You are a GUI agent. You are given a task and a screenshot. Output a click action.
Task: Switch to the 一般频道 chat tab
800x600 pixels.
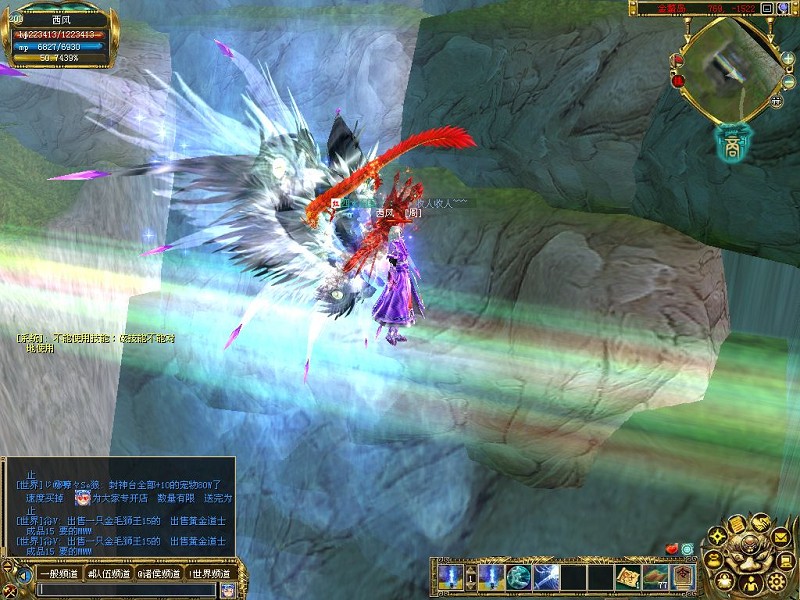click(57, 574)
